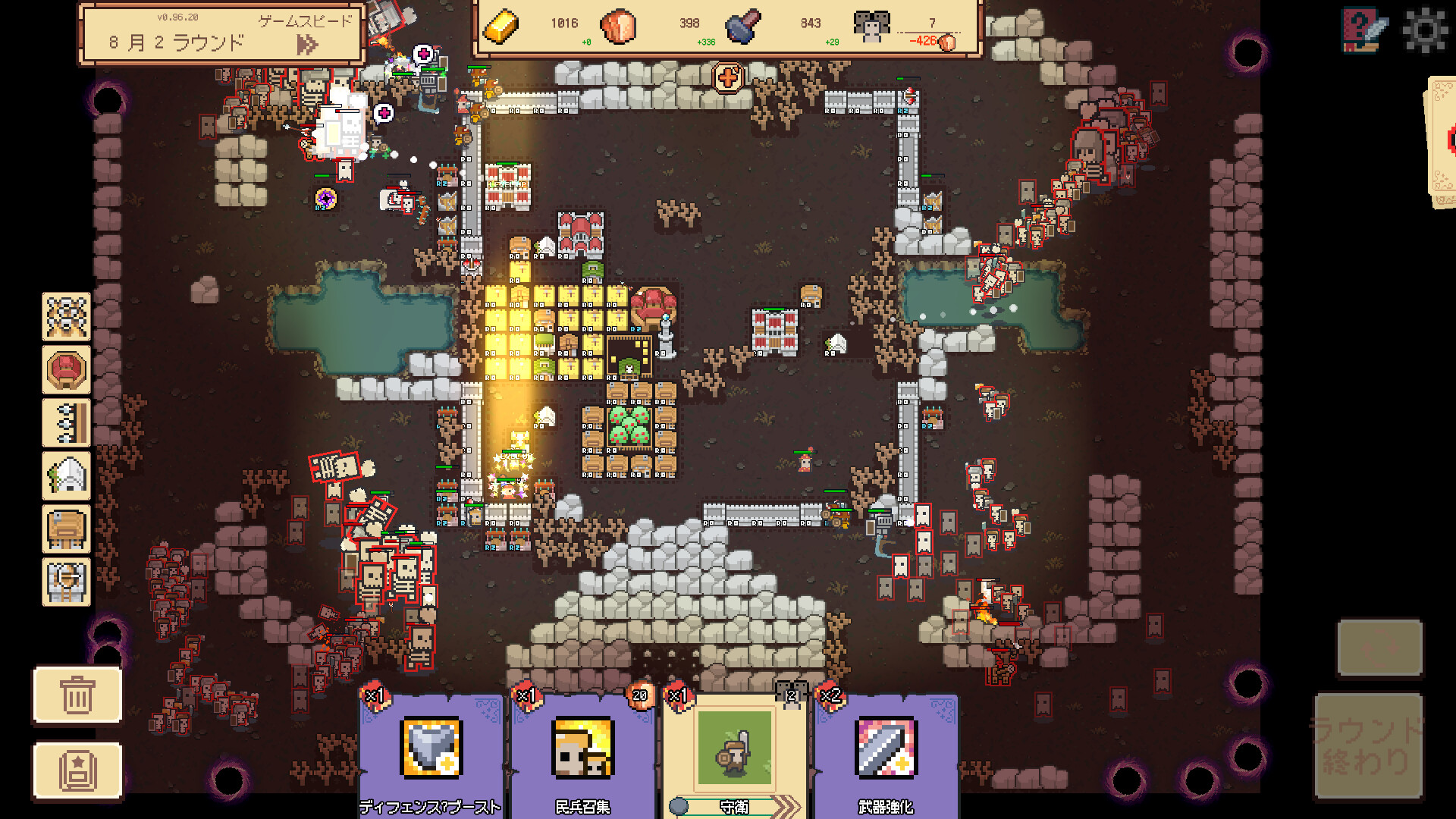Click the ラウンド終わり end round button

[x=1368, y=746]
